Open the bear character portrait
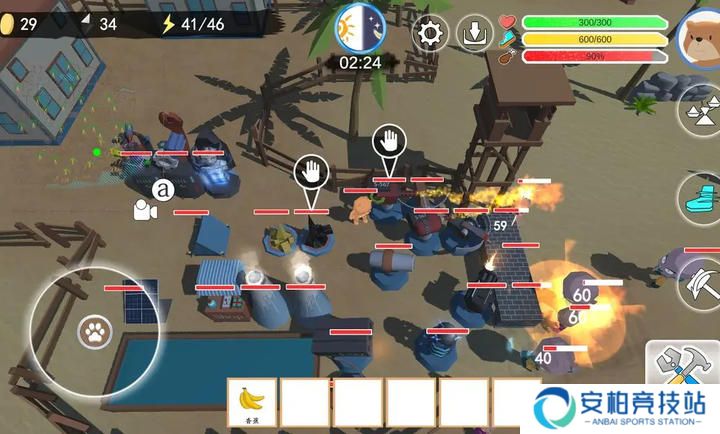Viewport: 720px width, 434px height. coord(699,37)
